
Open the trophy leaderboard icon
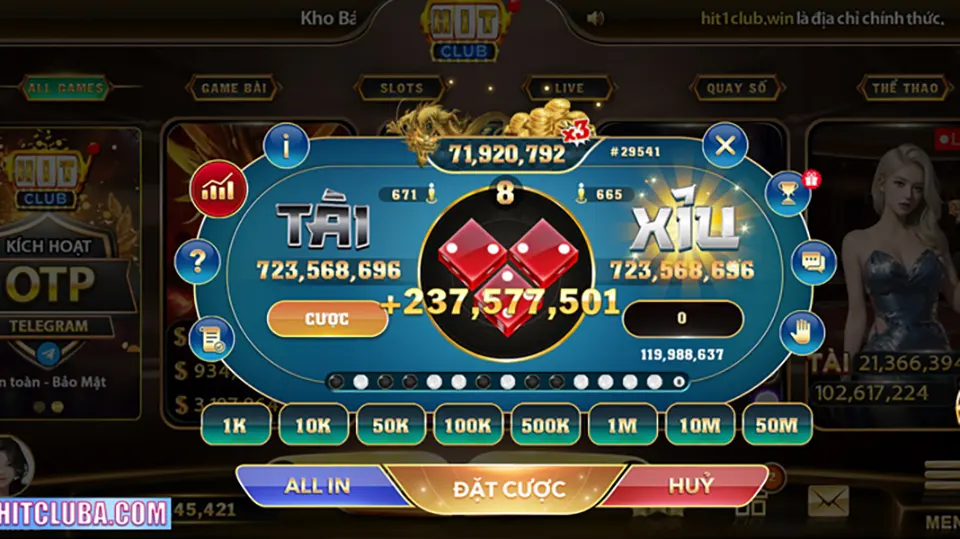tap(789, 194)
